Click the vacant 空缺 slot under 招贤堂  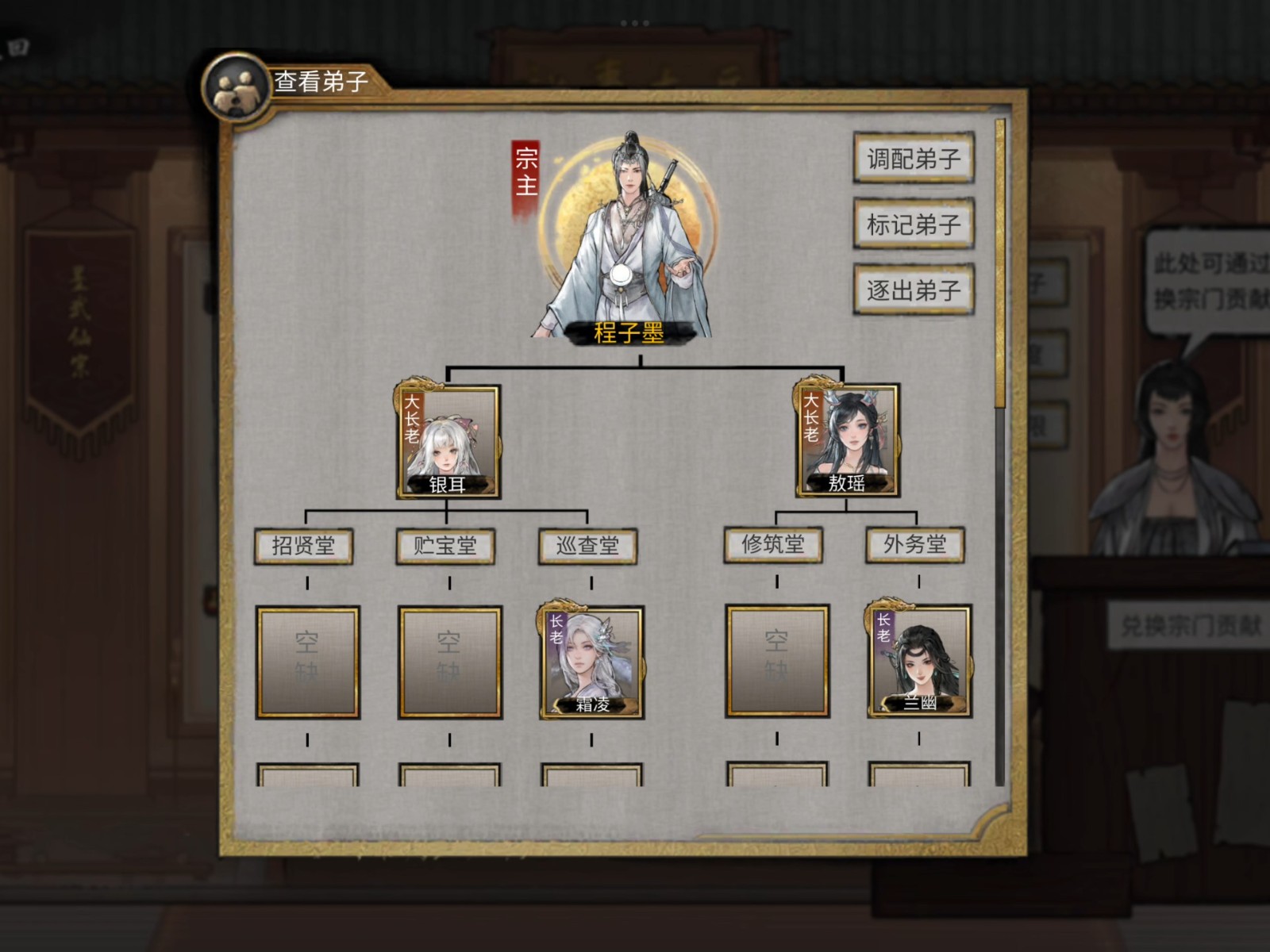click(307, 662)
